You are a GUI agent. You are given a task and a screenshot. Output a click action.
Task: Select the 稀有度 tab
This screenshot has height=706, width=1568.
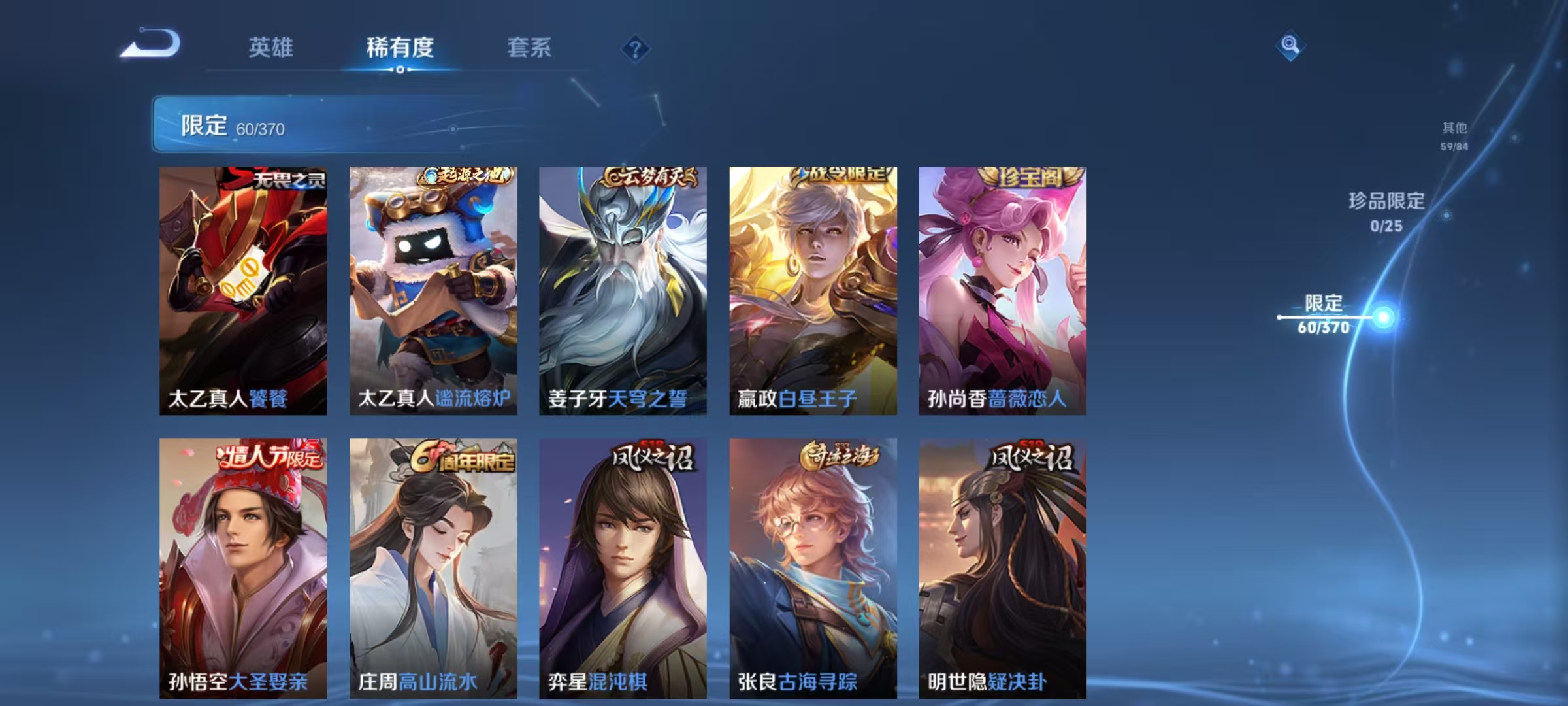coord(401,47)
